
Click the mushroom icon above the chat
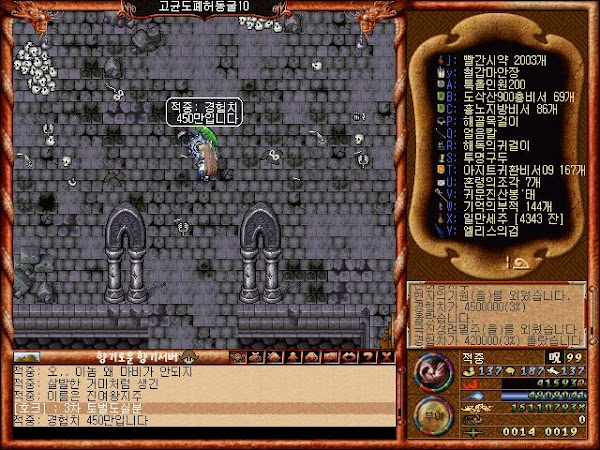coord(186,356)
